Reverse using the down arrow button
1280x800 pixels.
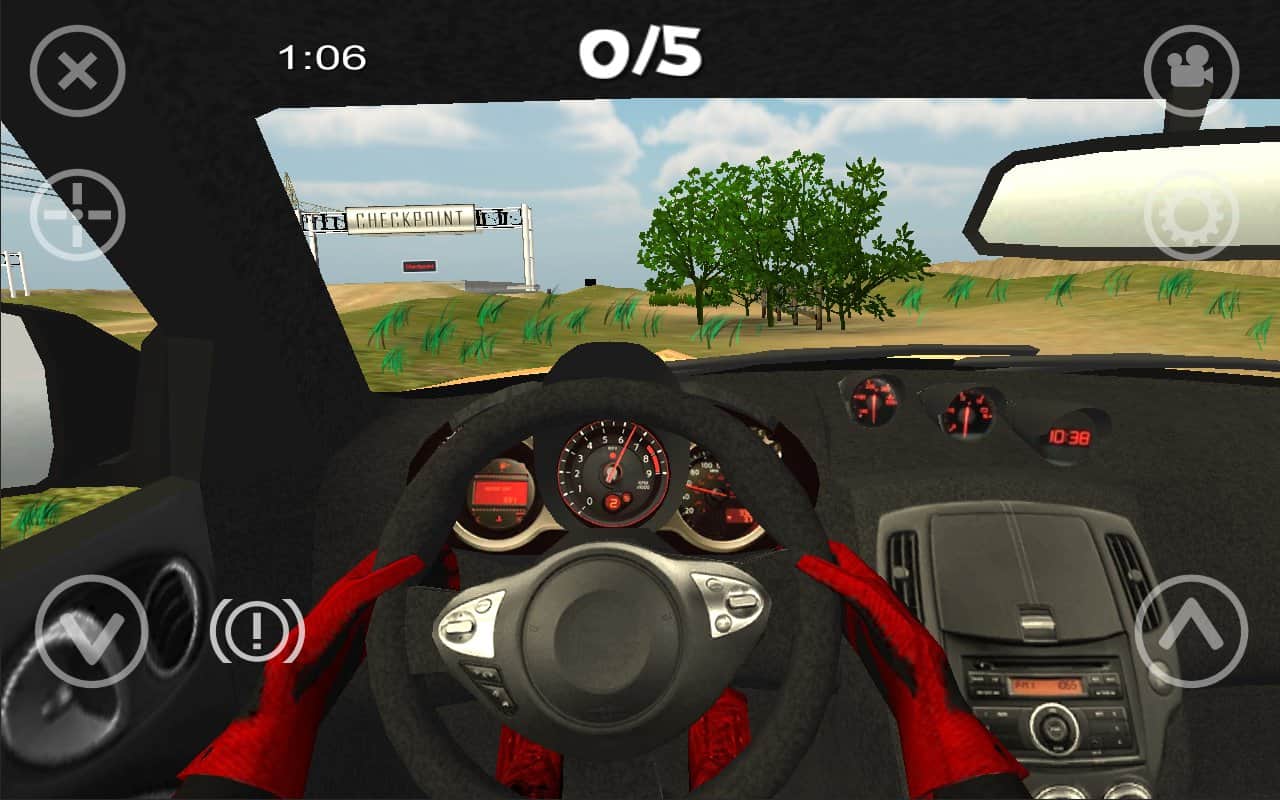click(91, 631)
